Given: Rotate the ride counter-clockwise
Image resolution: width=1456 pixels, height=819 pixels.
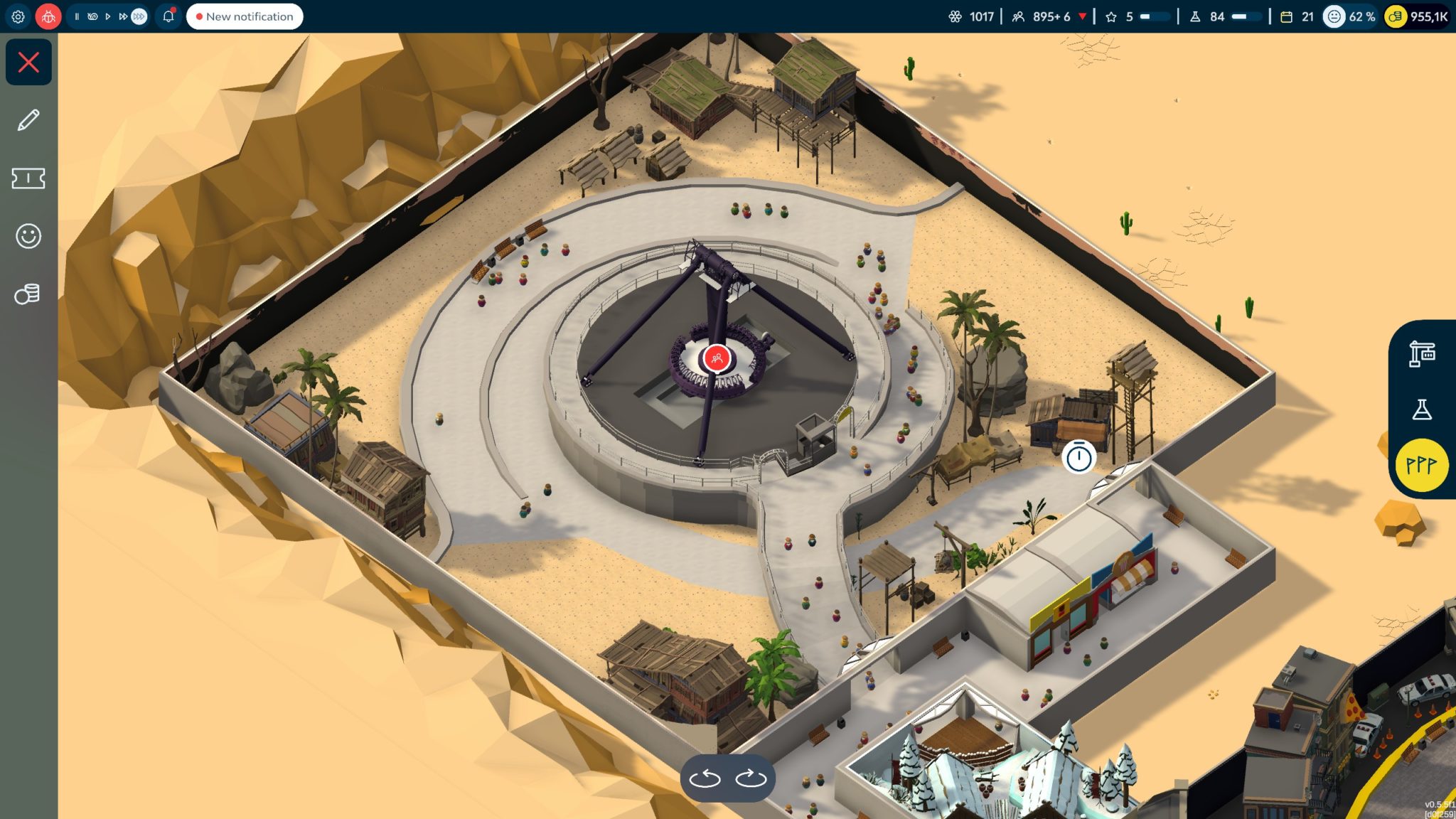Looking at the screenshot, I should click(x=705, y=778).
